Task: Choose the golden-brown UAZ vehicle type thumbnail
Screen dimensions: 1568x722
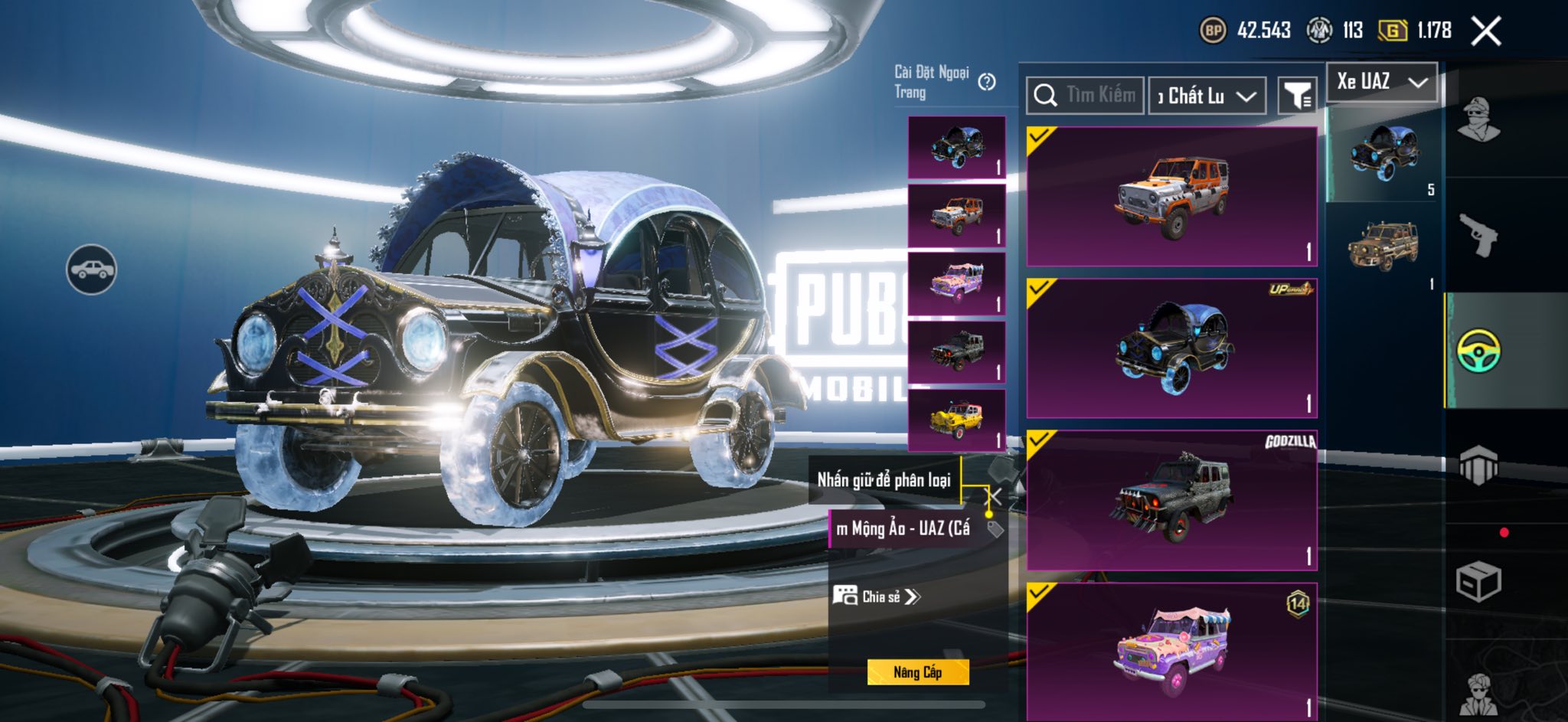Action: click(x=1383, y=247)
